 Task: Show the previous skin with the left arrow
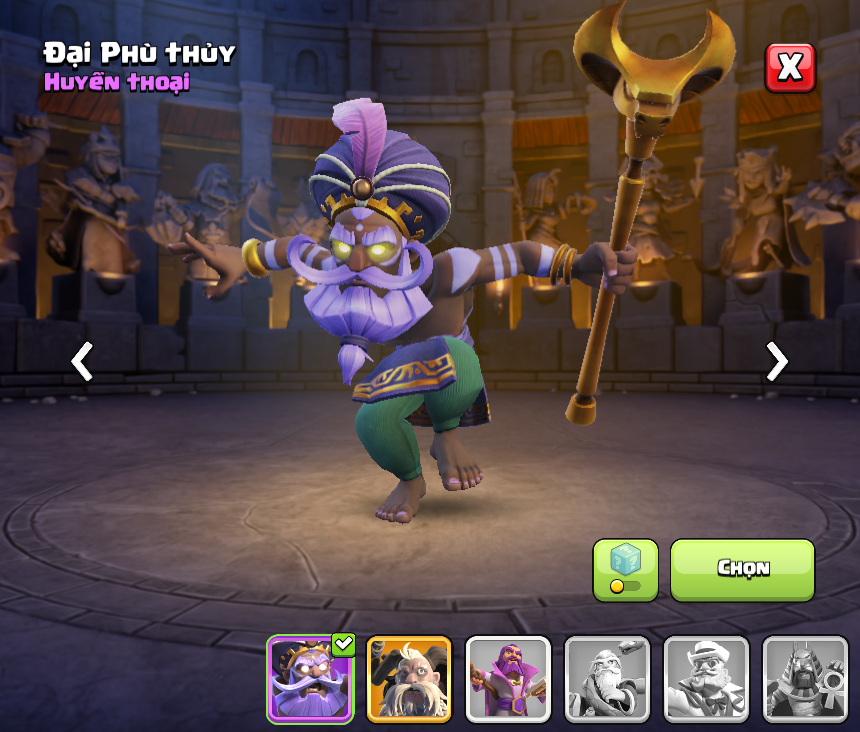click(82, 361)
